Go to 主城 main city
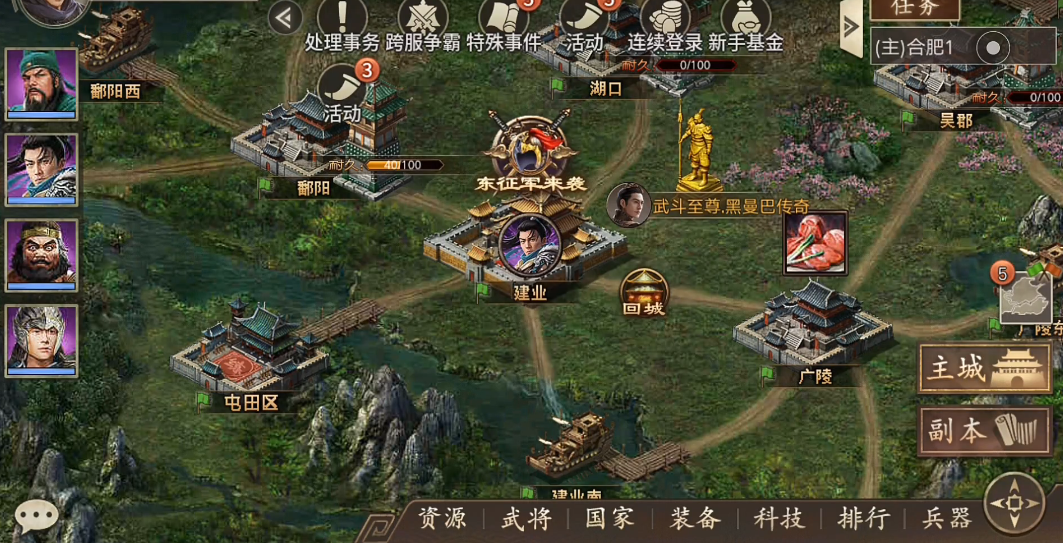 point(984,370)
